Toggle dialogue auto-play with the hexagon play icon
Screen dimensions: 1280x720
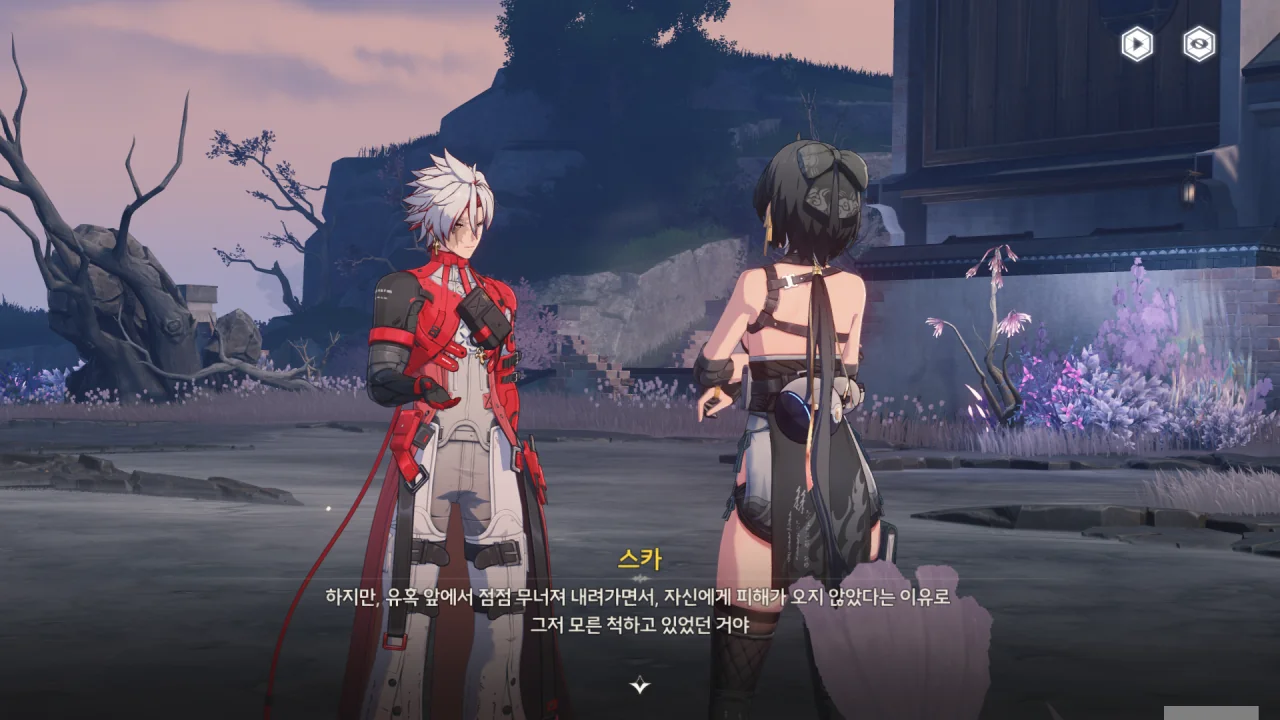pyautogui.click(x=1137, y=44)
